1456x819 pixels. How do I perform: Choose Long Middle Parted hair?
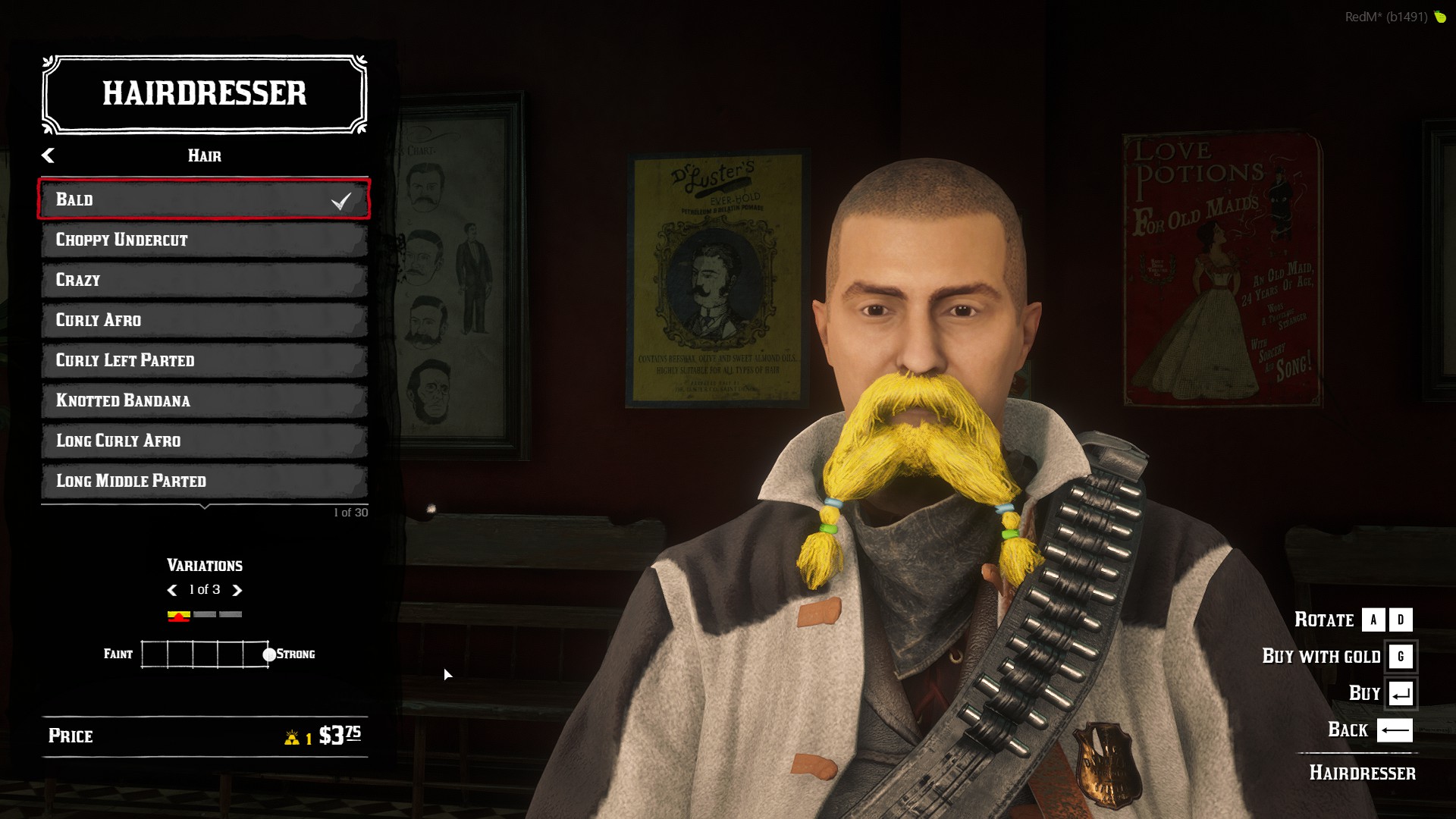[x=204, y=481]
